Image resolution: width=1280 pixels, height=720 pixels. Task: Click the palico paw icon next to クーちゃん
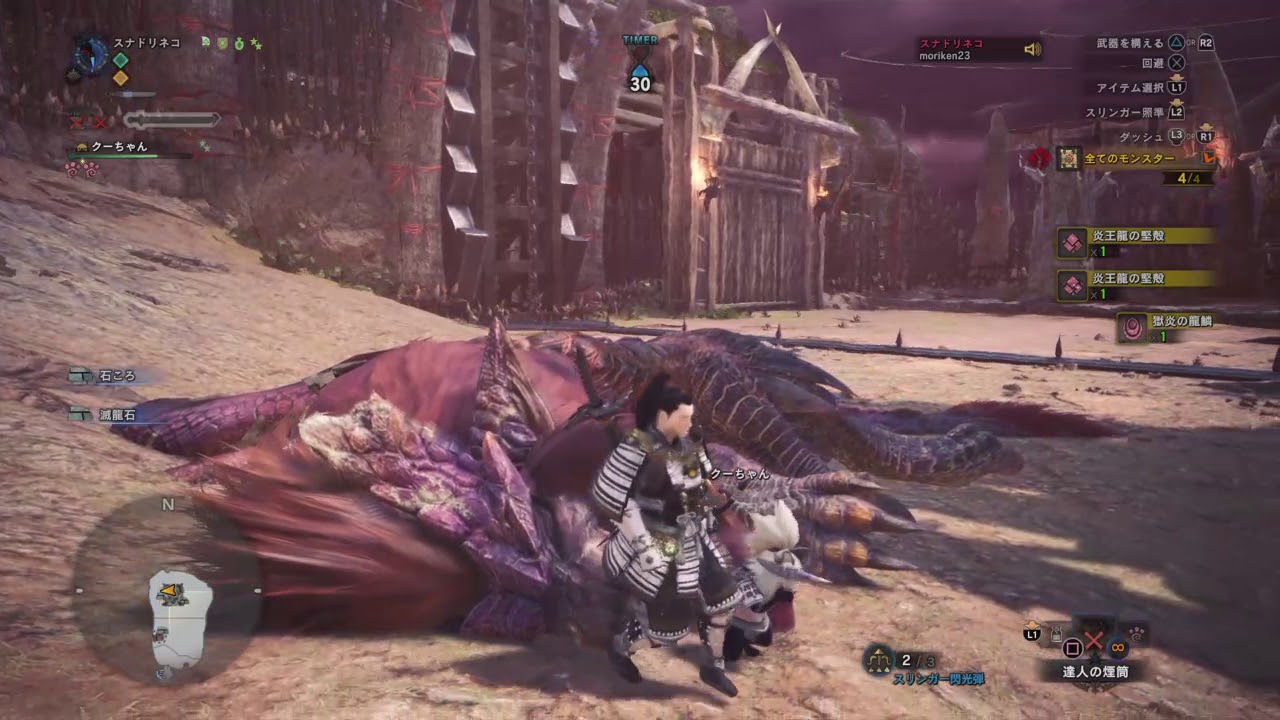(82, 147)
